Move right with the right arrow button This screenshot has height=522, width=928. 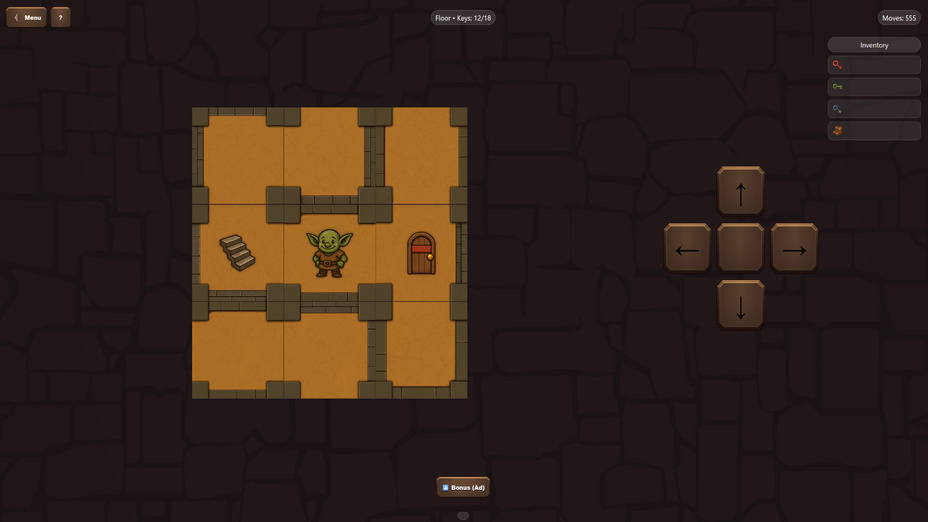tap(794, 249)
